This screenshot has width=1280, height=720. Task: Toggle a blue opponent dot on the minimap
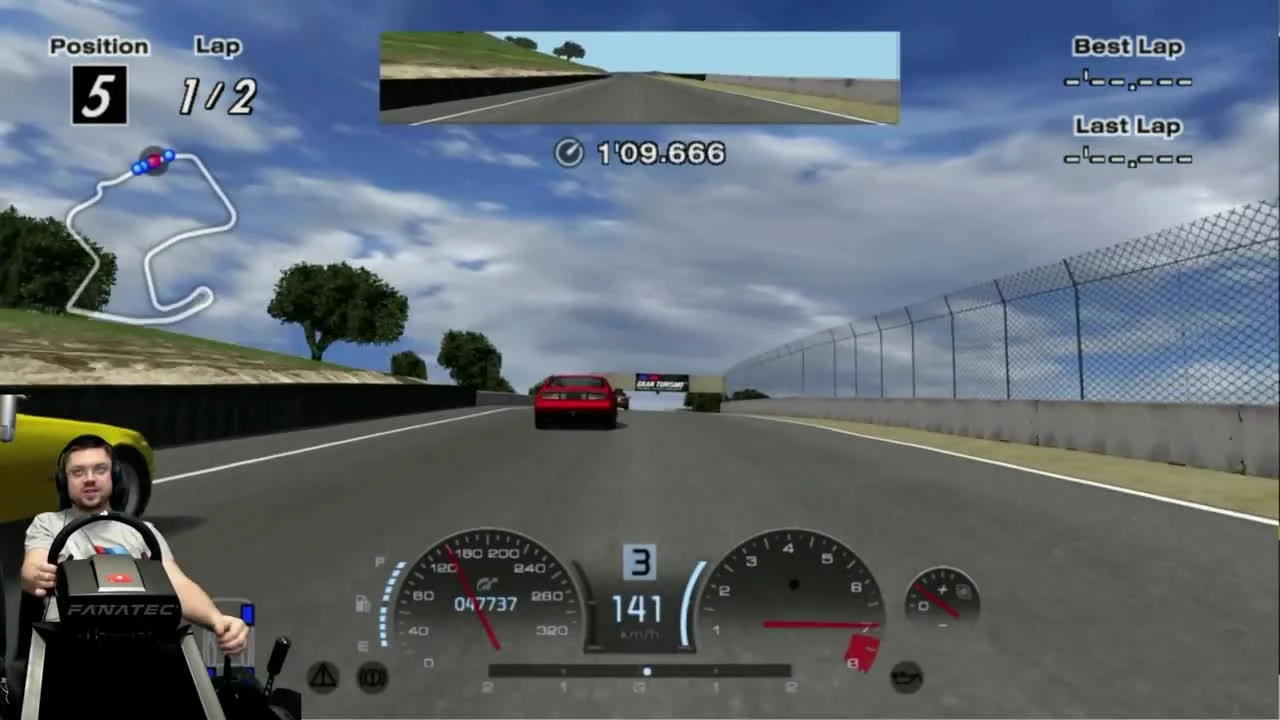(x=170, y=156)
